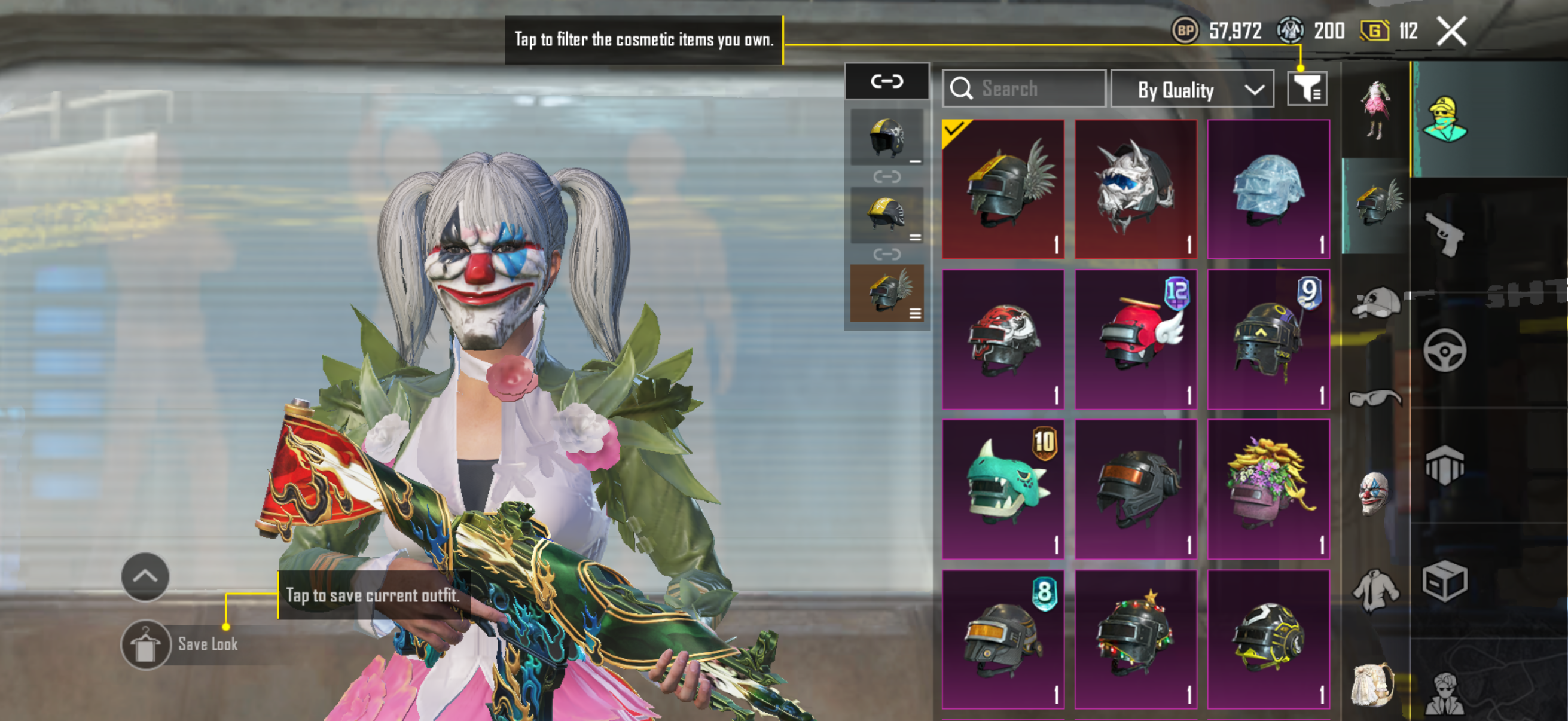Switch to the pistol weapons tab
Viewport: 1568px width, 721px height.
pos(1444,234)
